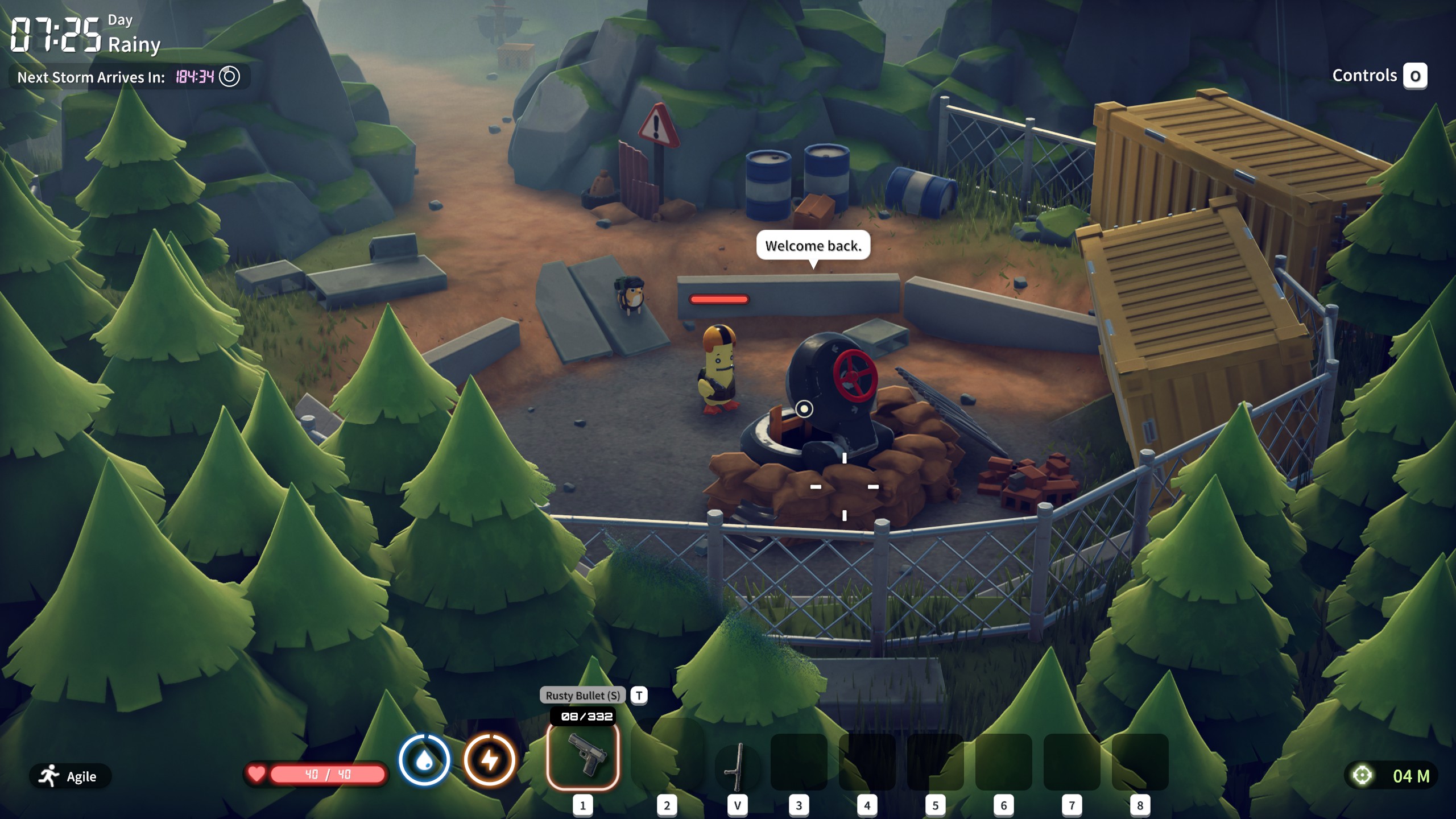
Task: Click the crosshair range indicator icon
Action: point(1362,776)
